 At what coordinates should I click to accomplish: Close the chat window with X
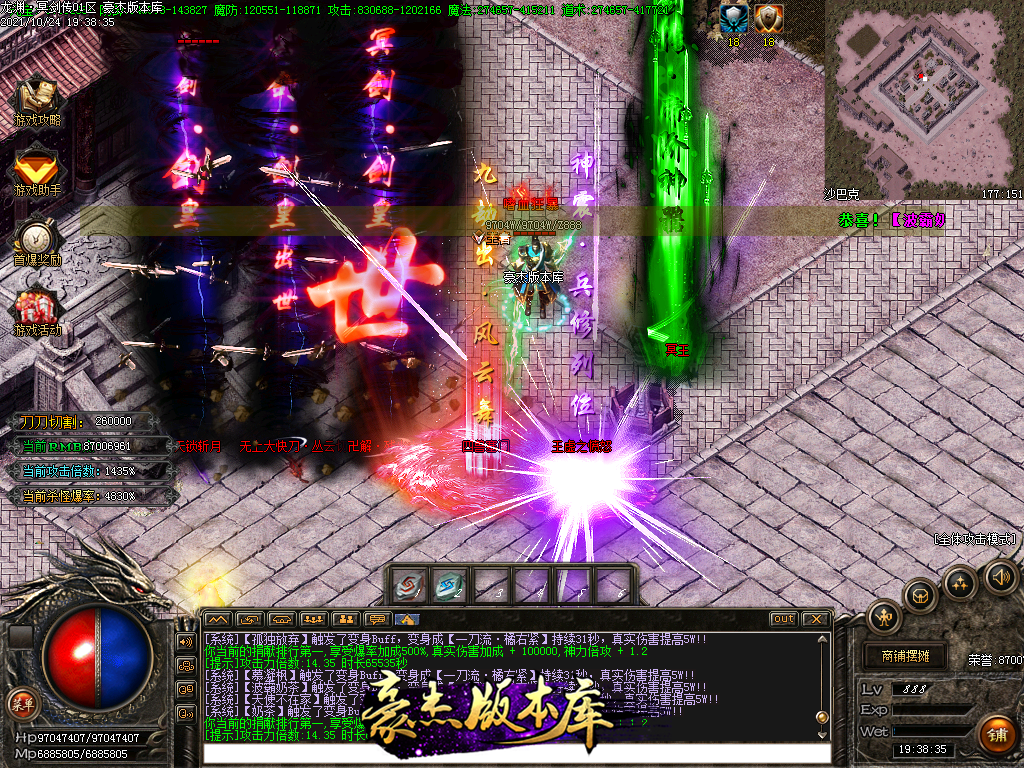click(x=815, y=619)
